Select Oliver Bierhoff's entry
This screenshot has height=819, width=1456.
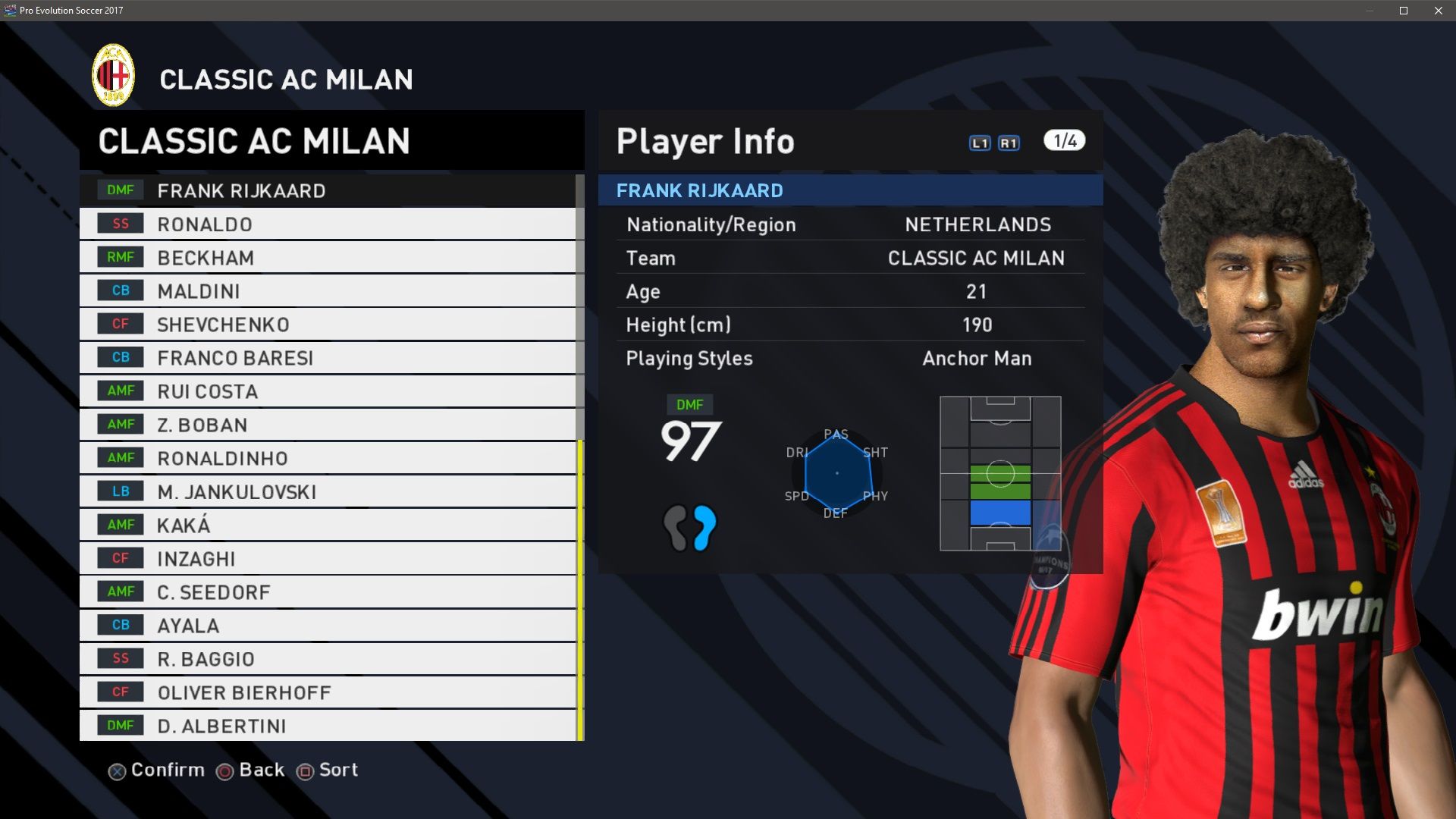[x=328, y=692]
